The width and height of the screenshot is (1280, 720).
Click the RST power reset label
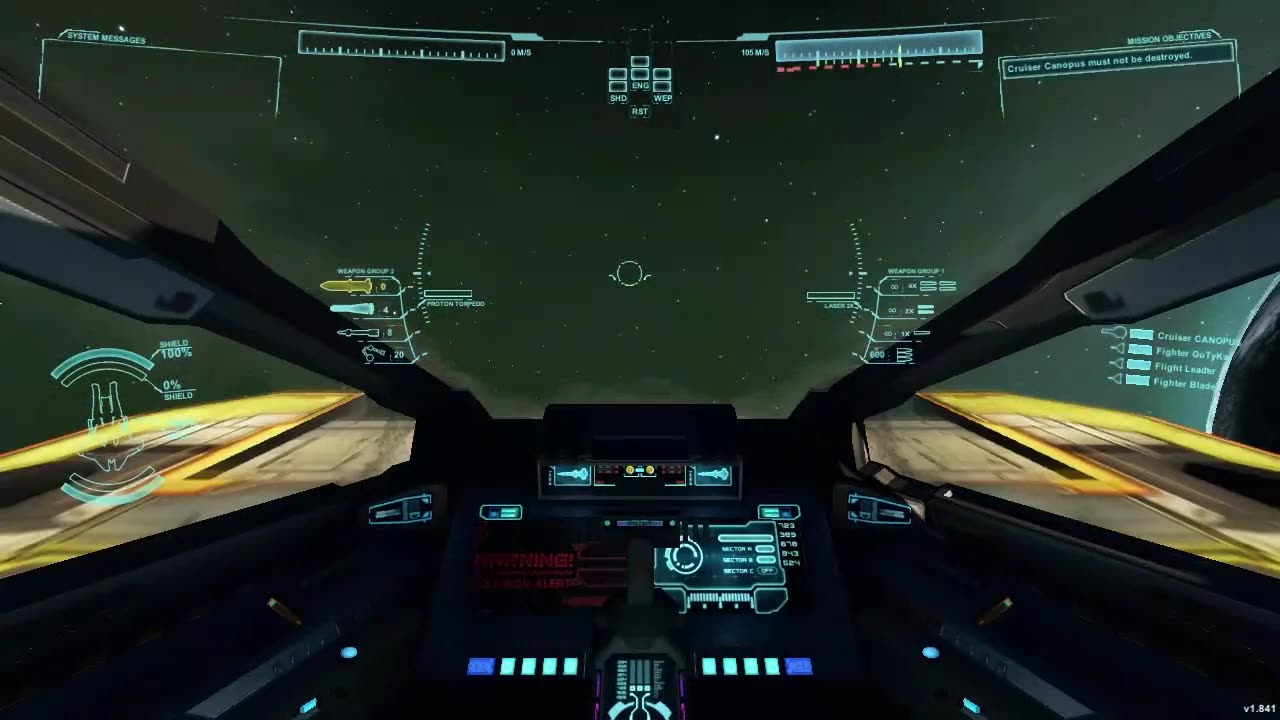point(640,111)
